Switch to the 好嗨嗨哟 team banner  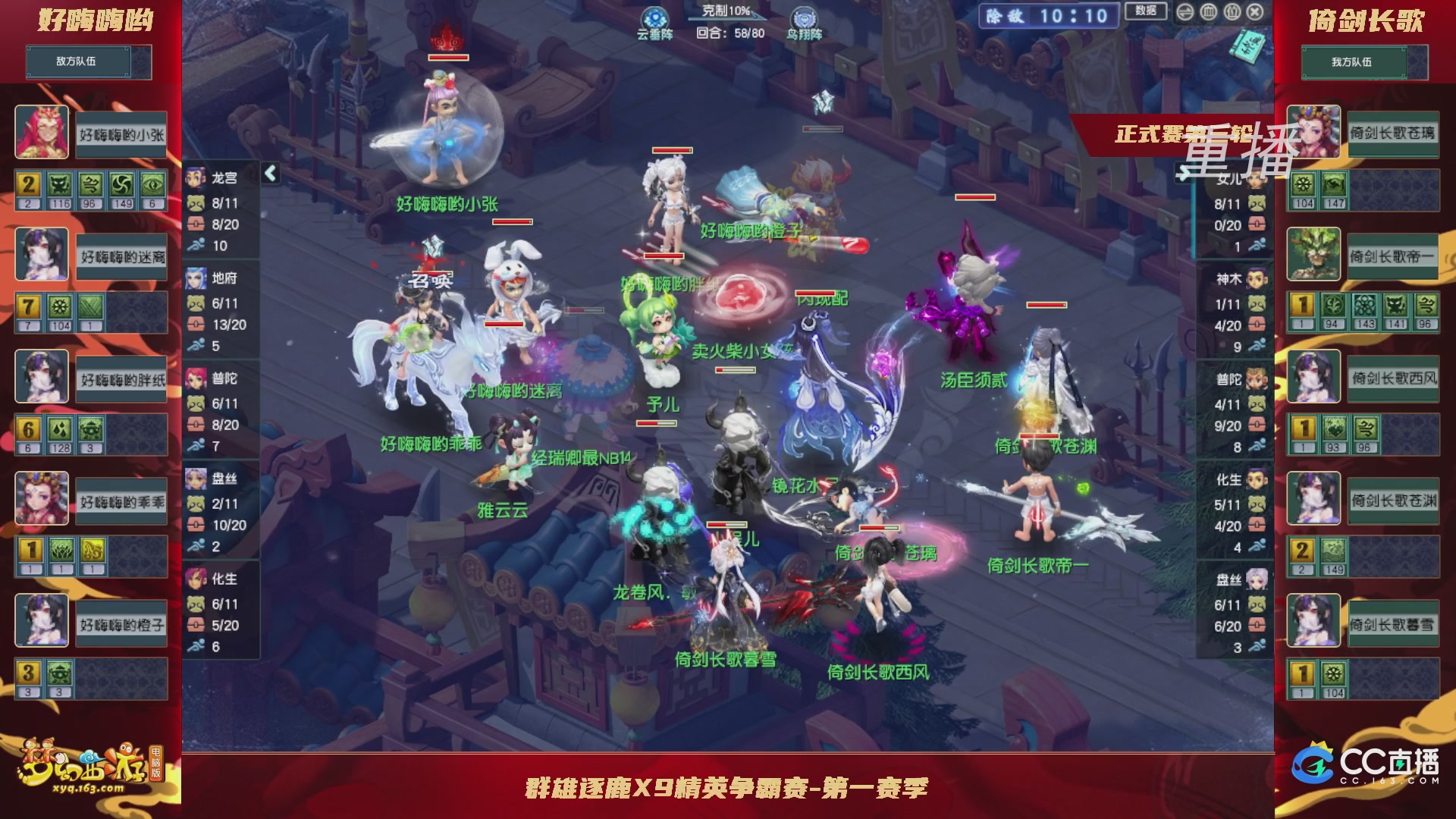pos(89,21)
